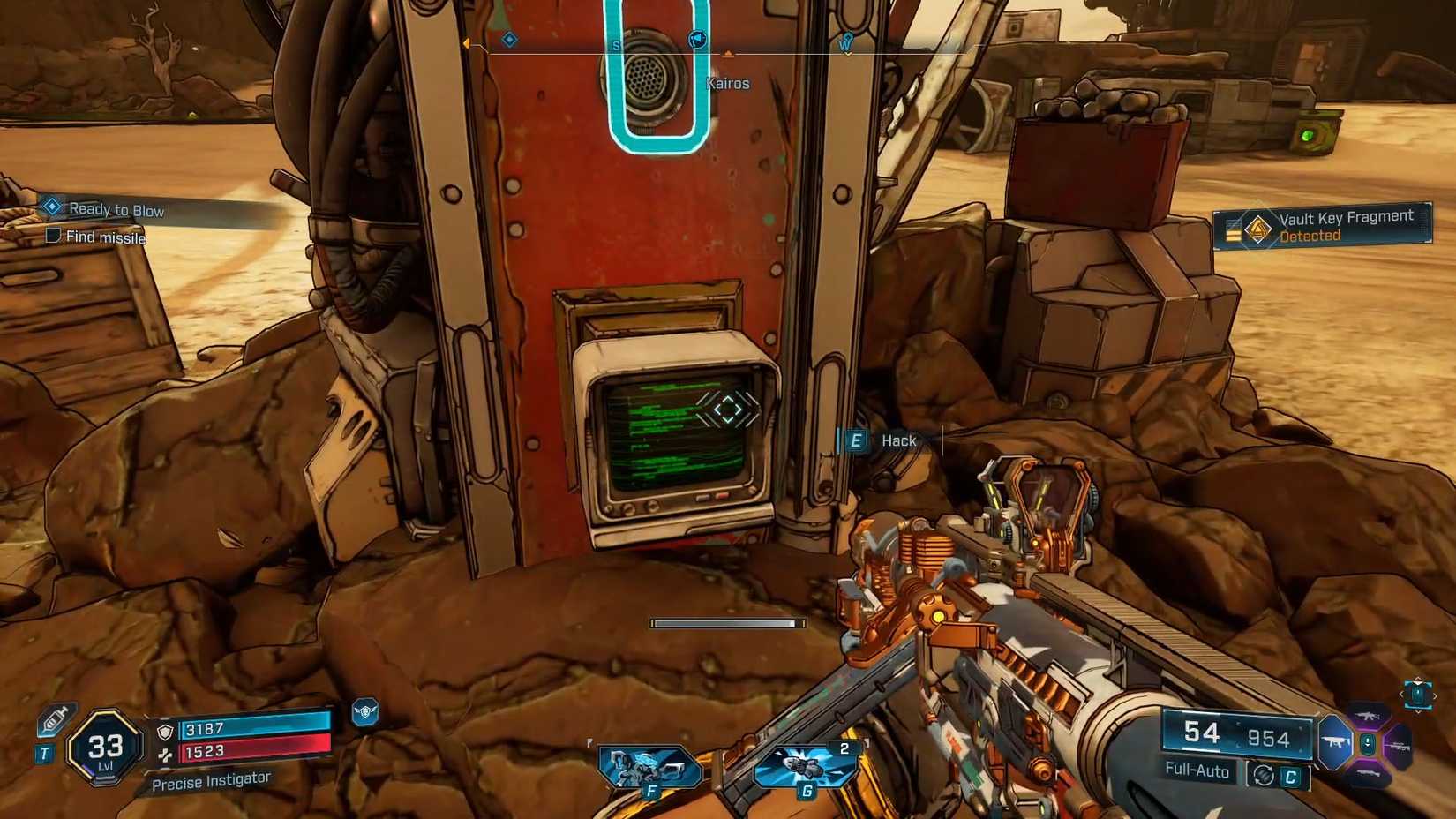Check the Find missile objective box
The image size is (1456, 819).
[52, 237]
